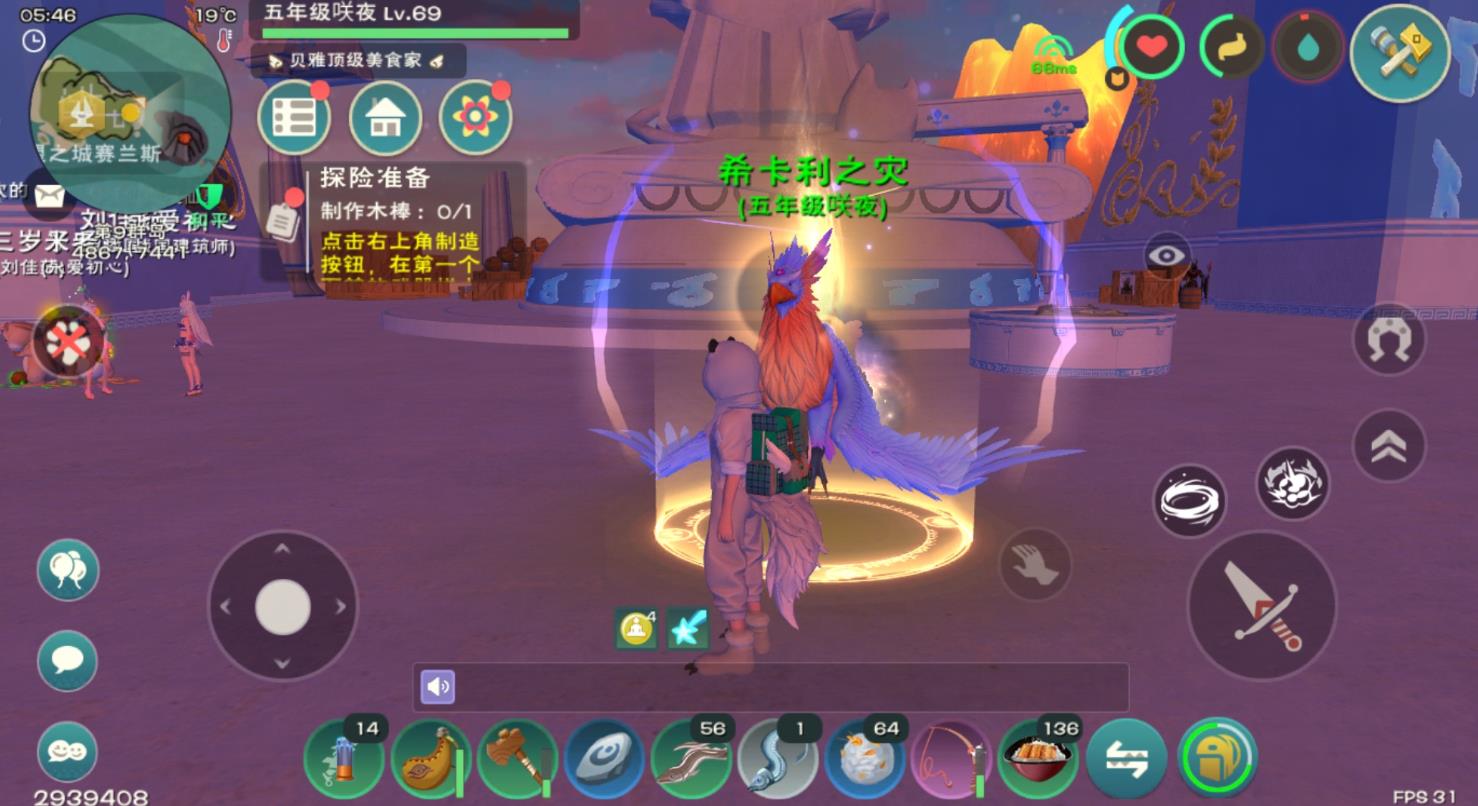The height and width of the screenshot is (806, 1478).
Task: Select the fishing rod hotbar slot
Action: [950, 759]
